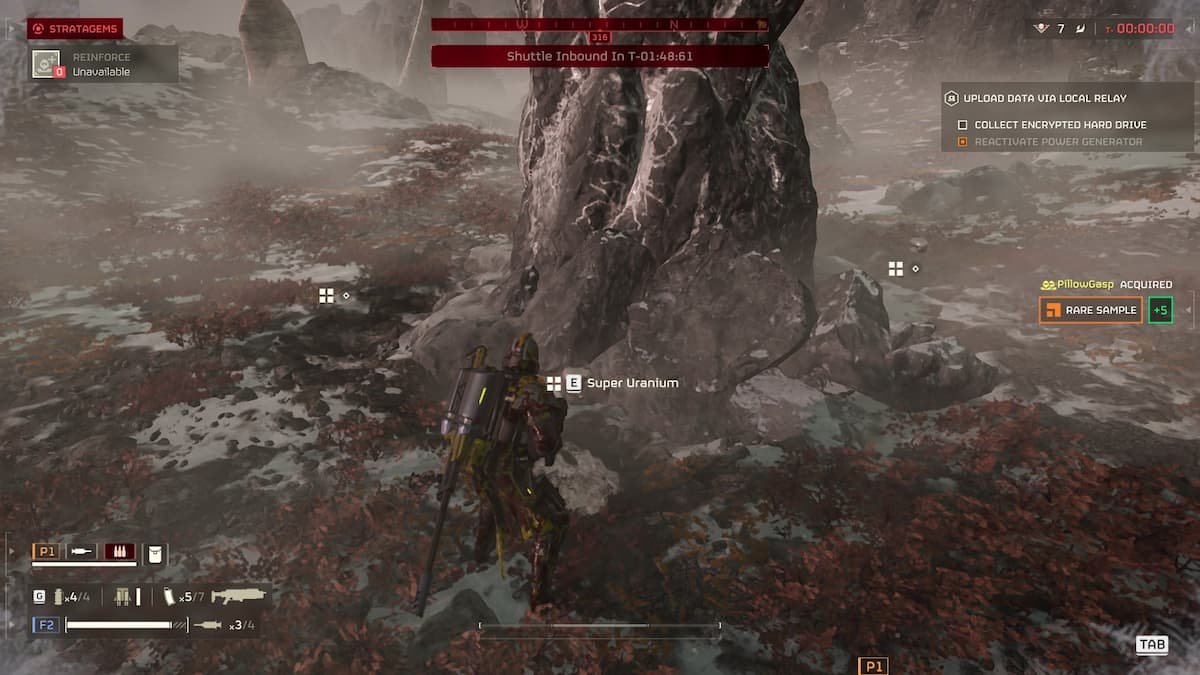The height and width of the screenshot is (675, 1200).
Task: Select the P1 player tag
Action: tap(46, 552)
